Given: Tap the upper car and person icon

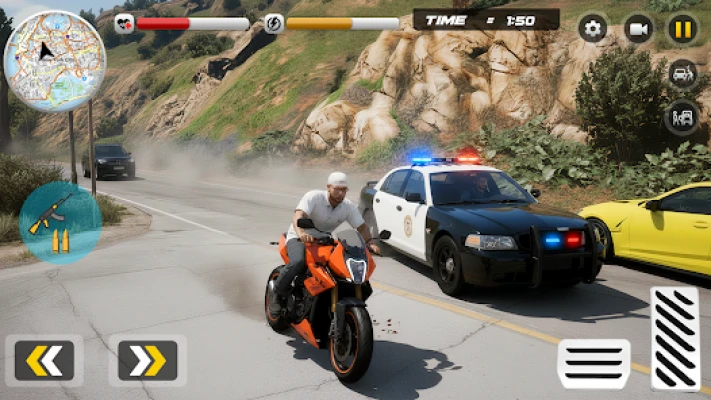Looking at the screenshot, I should point(683,74).
